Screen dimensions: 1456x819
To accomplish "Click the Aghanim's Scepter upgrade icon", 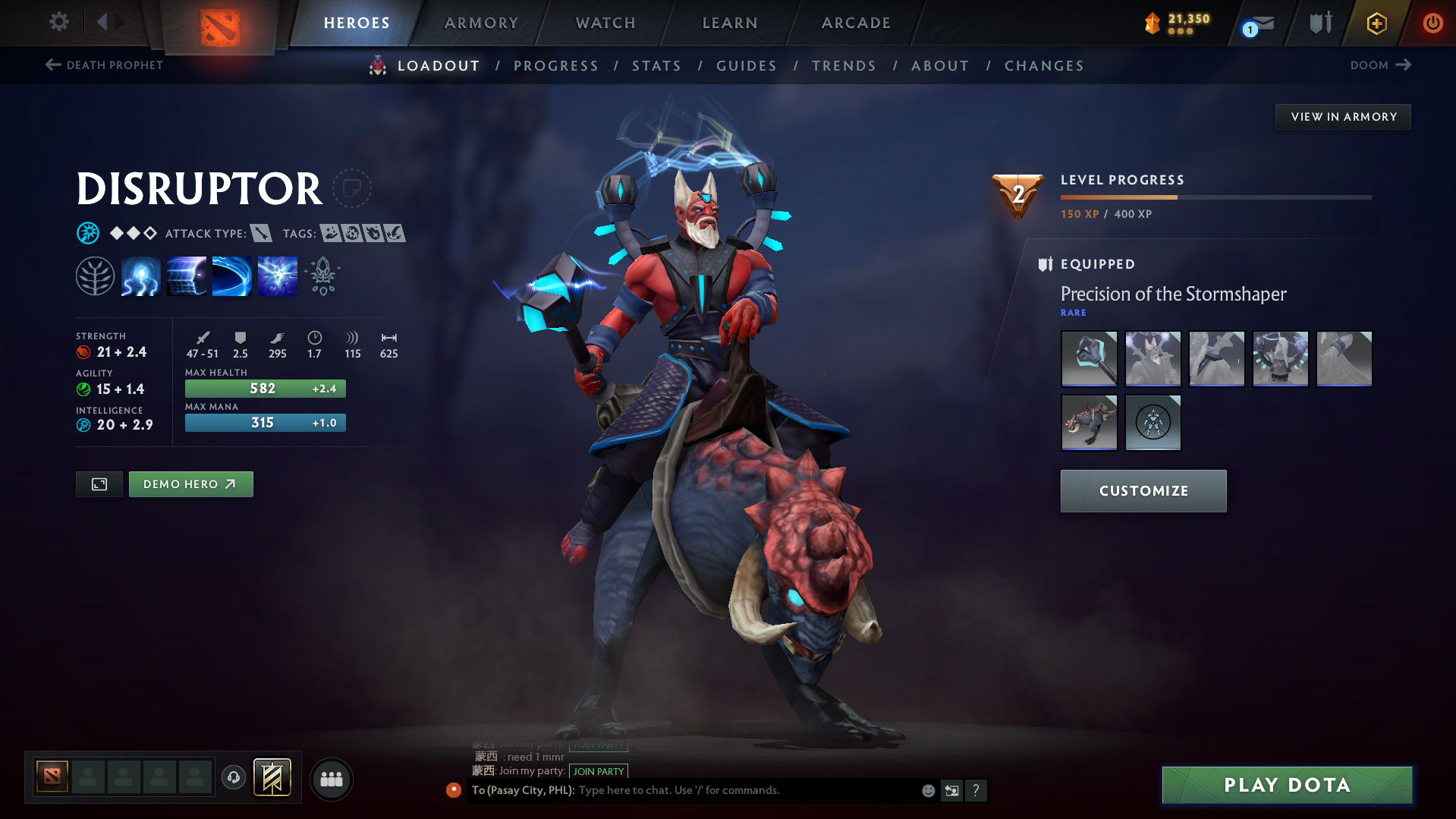I will [x=322, y=276].
